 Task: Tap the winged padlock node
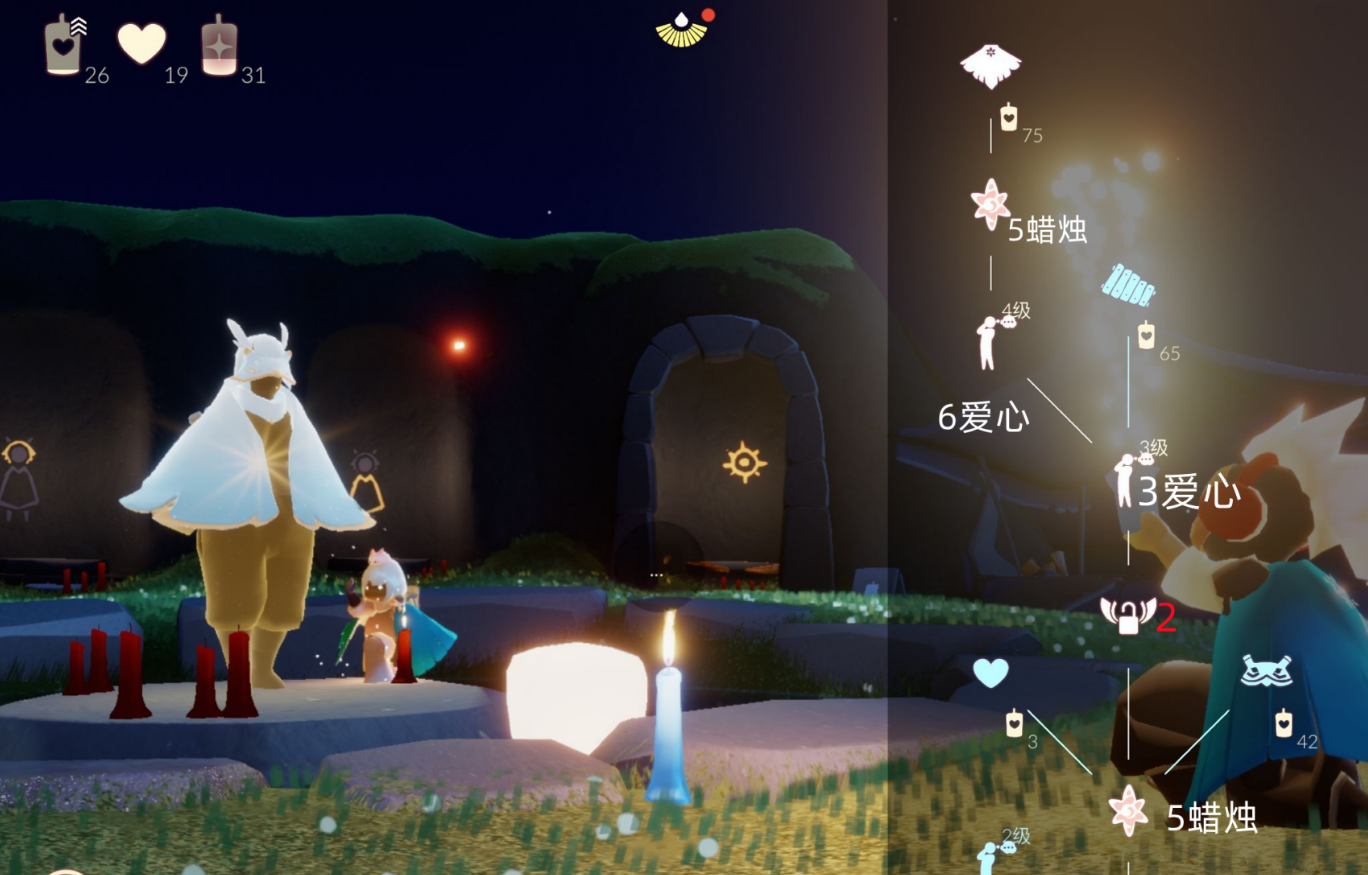1127,615
